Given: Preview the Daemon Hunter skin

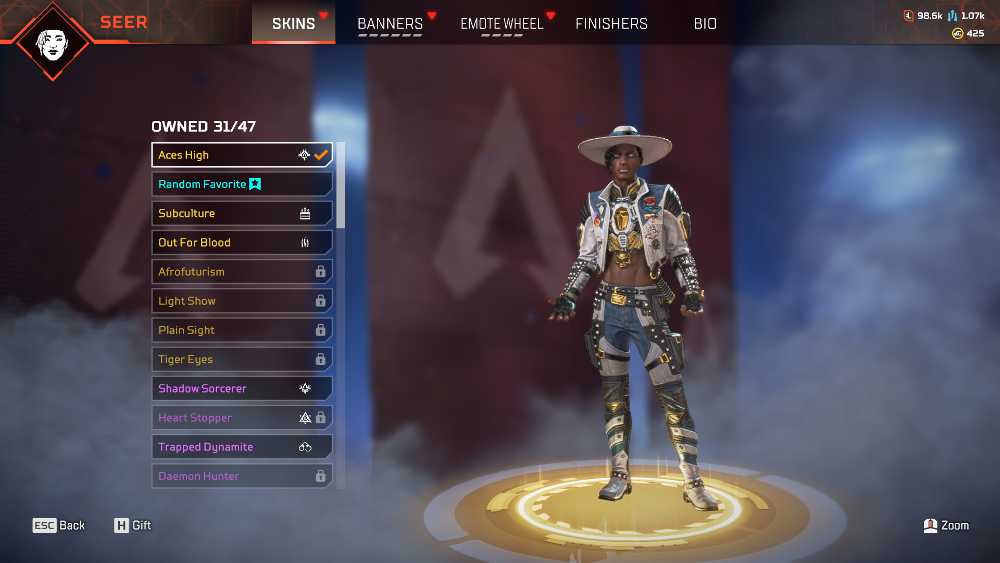Looking at the screenshot, I should coord(242,476).
